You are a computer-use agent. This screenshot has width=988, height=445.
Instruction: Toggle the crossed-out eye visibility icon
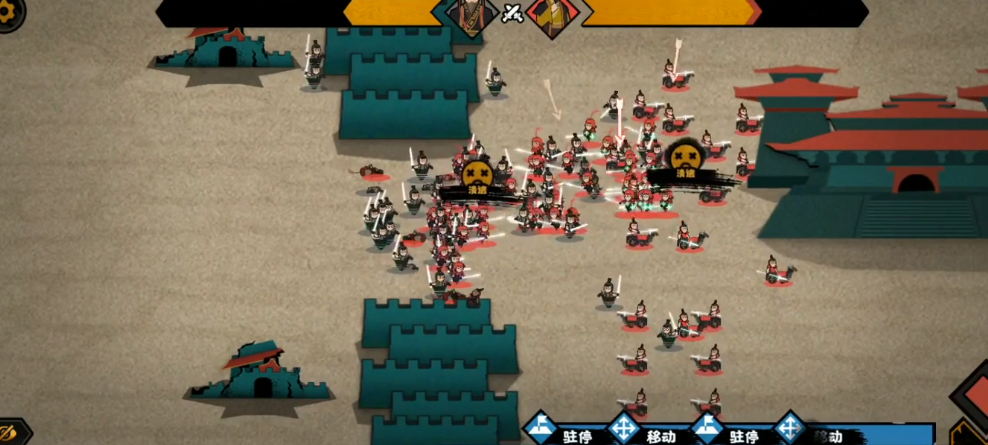8,431
